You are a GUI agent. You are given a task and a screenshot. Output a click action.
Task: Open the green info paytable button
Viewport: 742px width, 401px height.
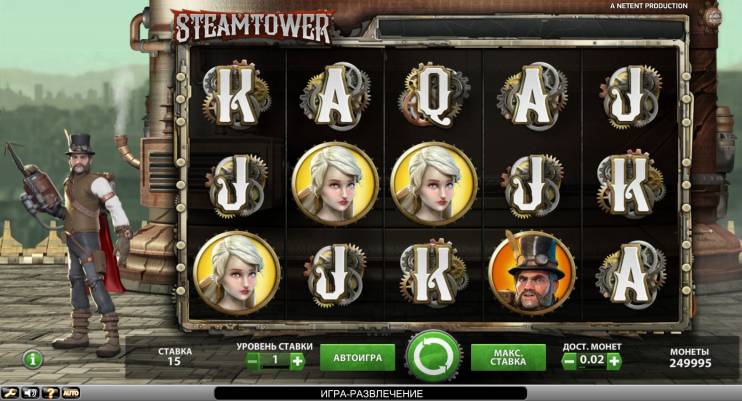(x=33, y=358)
